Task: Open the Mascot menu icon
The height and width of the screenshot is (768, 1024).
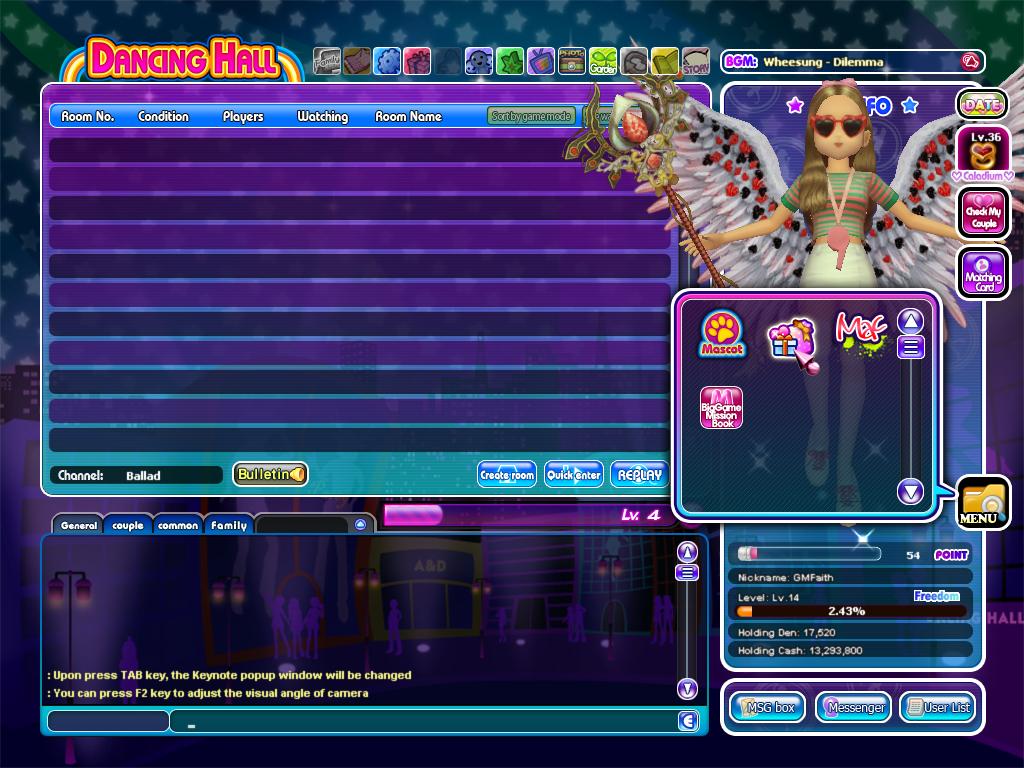Action: coord(722,333)
